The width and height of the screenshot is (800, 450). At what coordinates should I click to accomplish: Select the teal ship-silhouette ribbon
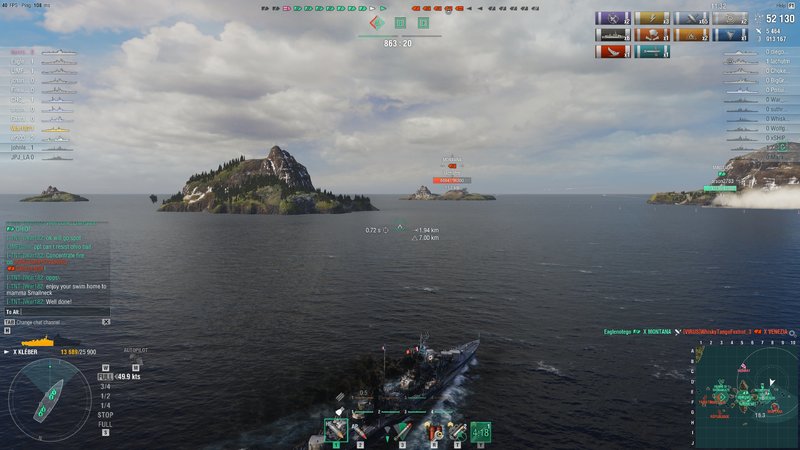[651, 51]
